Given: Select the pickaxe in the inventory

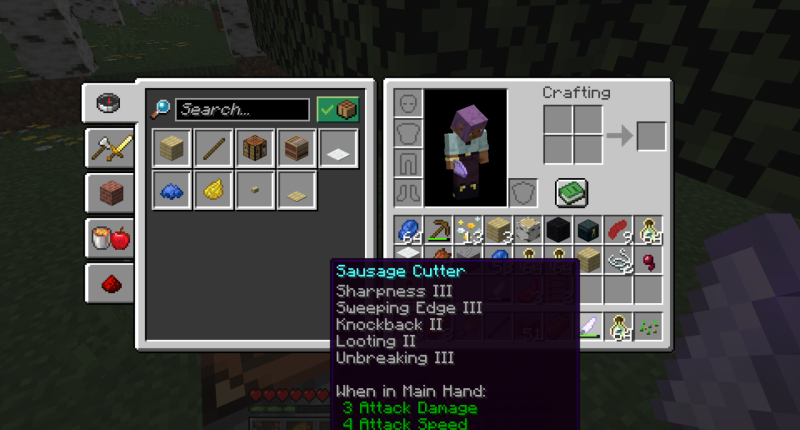Looking at the screenshot, I should point(438,230).
